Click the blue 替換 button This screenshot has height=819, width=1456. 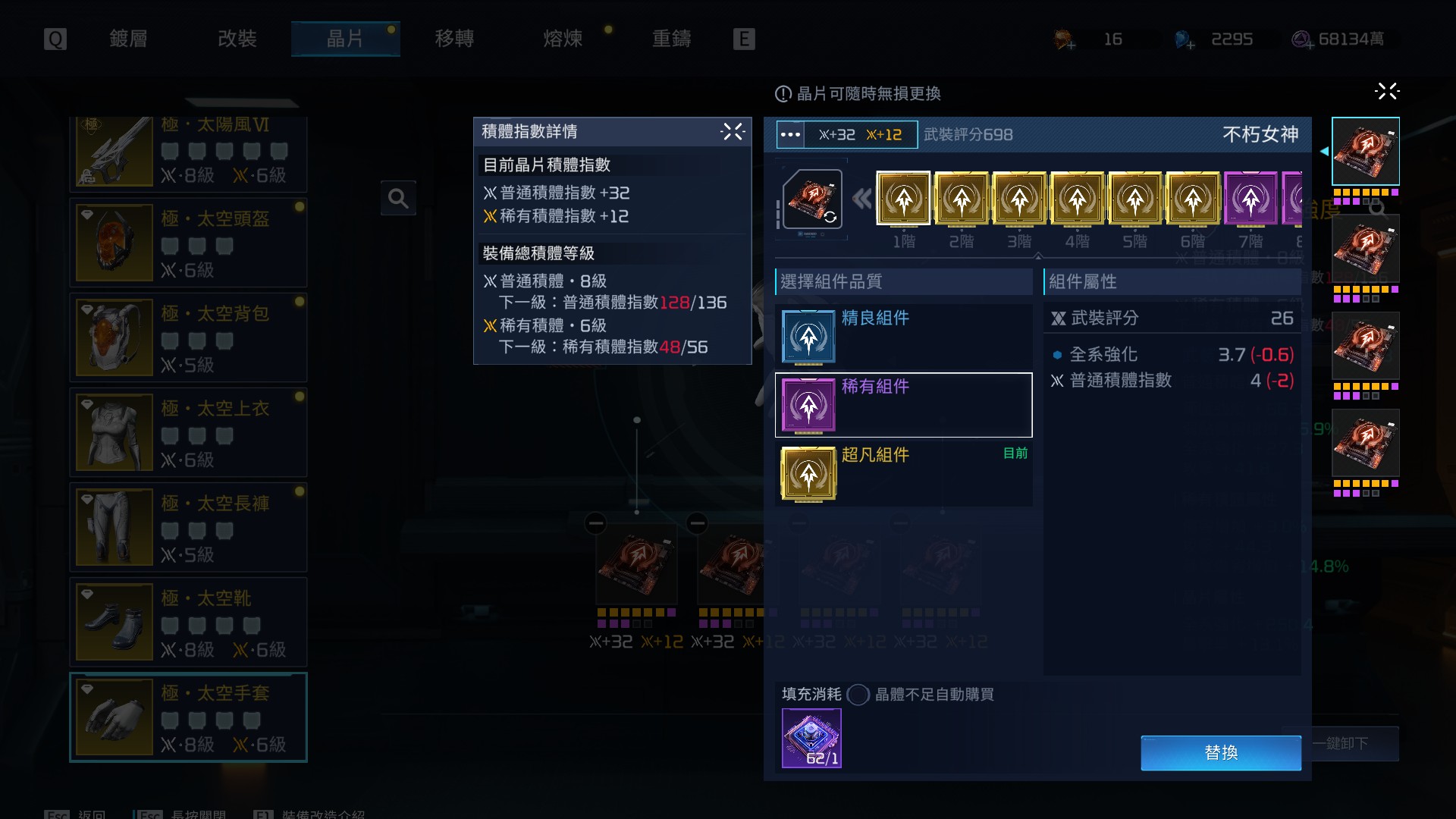click(x=1220, y=752)
